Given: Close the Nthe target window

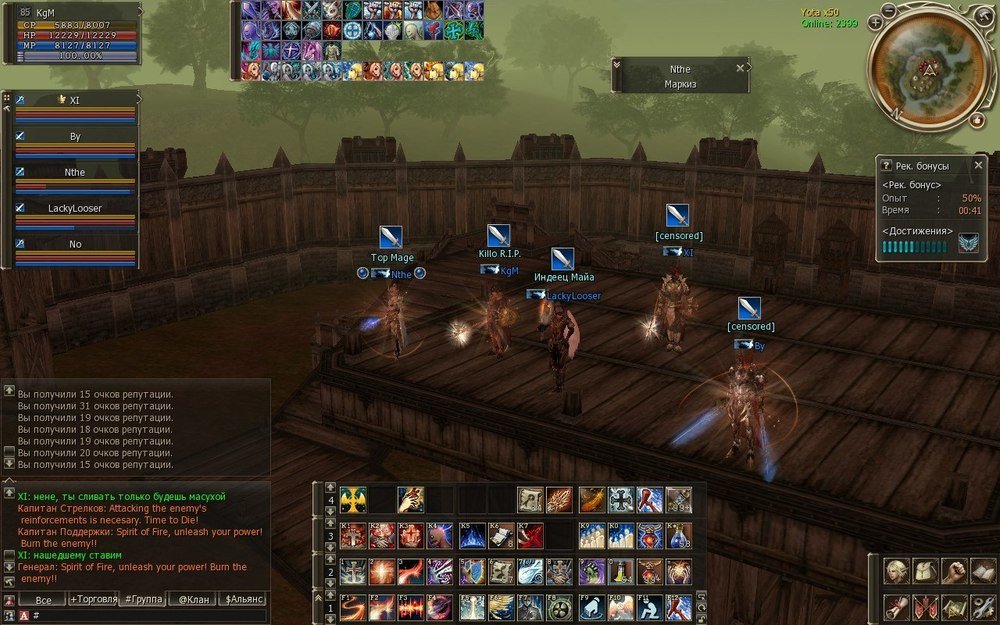Looking at the screenshot, I should (740, 68).
